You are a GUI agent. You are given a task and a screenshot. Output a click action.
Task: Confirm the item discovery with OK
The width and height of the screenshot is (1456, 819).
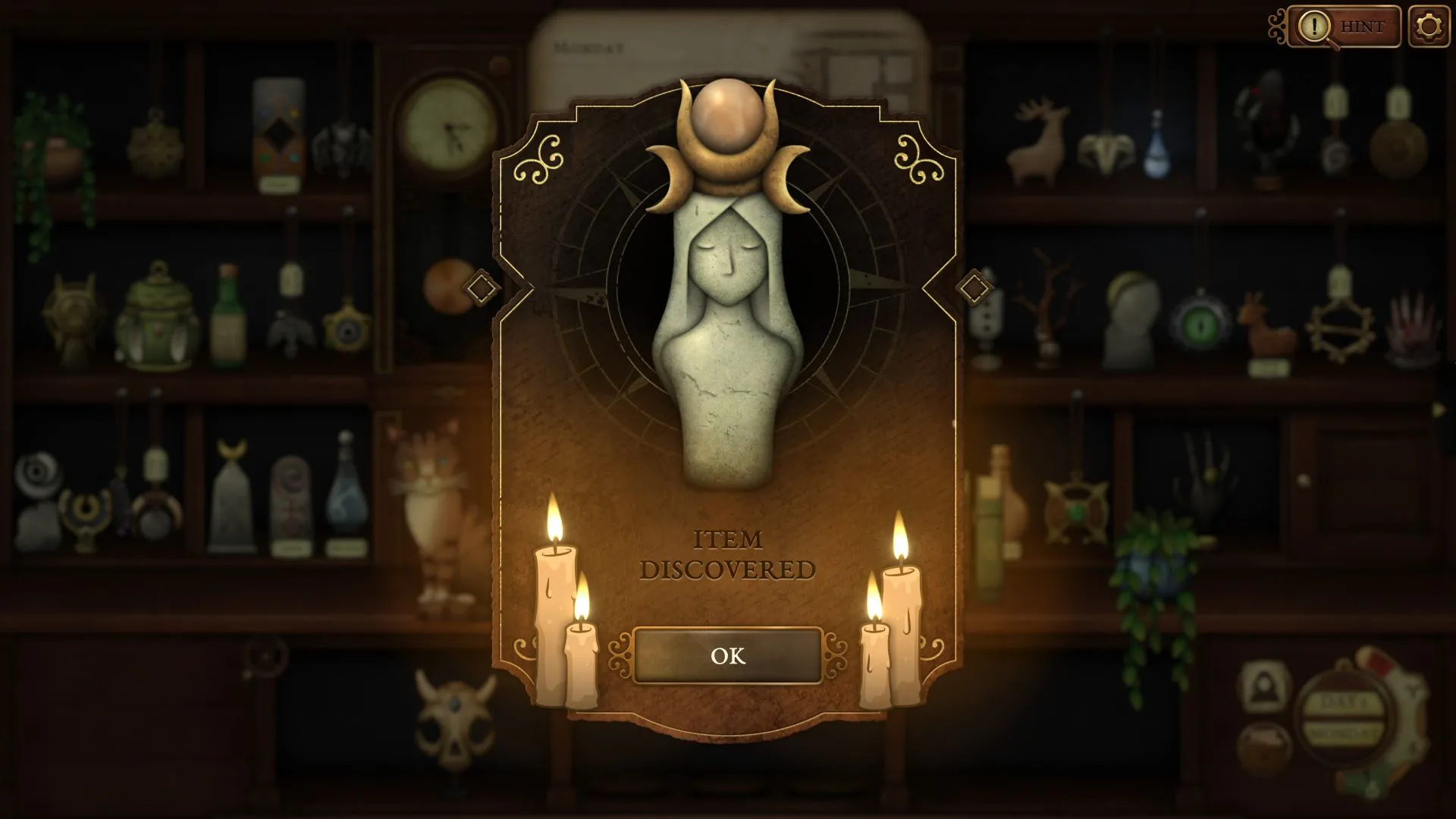click(x=727, y=656)
